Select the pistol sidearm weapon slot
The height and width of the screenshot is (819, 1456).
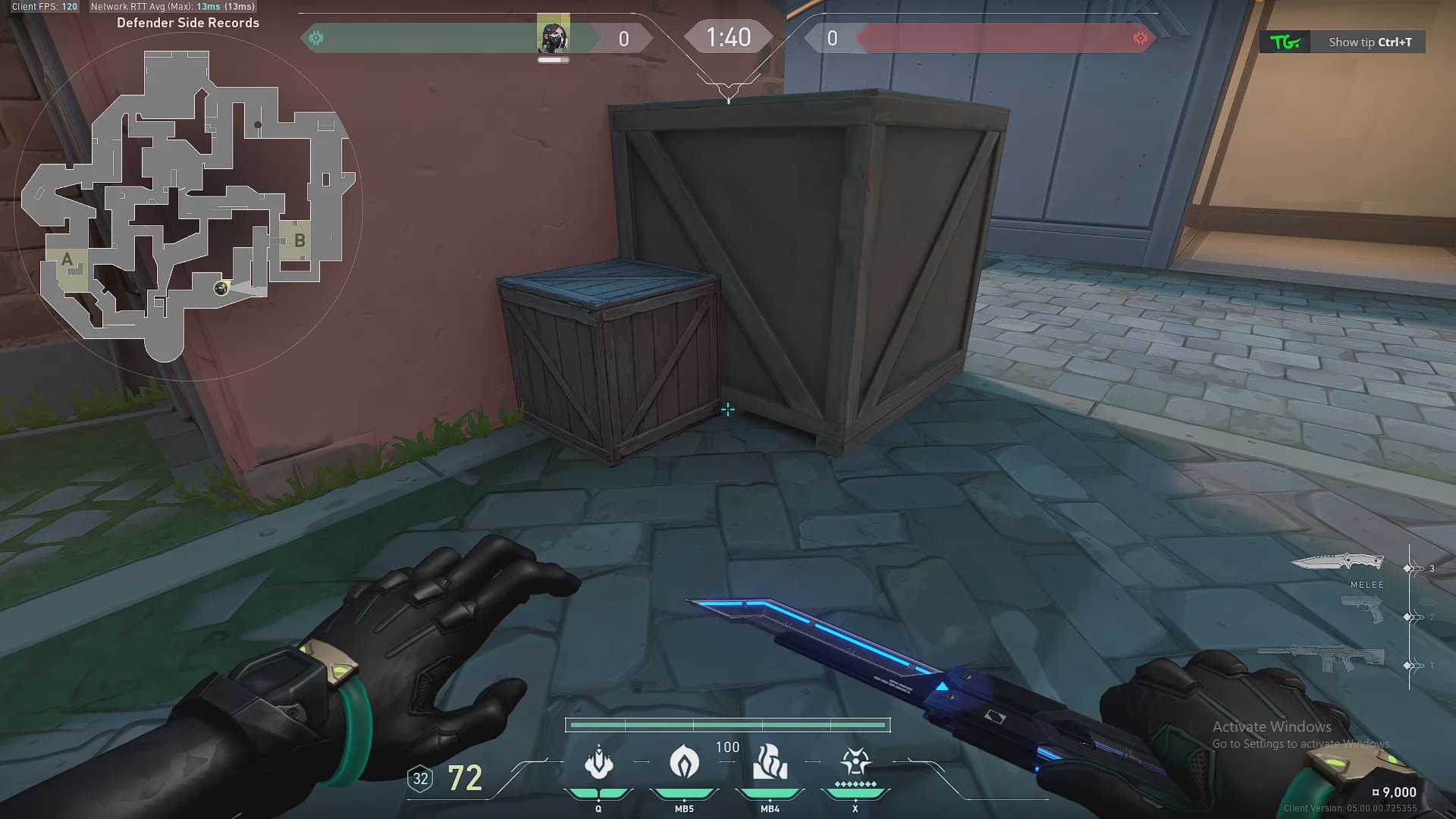[x=1362, y=610]
